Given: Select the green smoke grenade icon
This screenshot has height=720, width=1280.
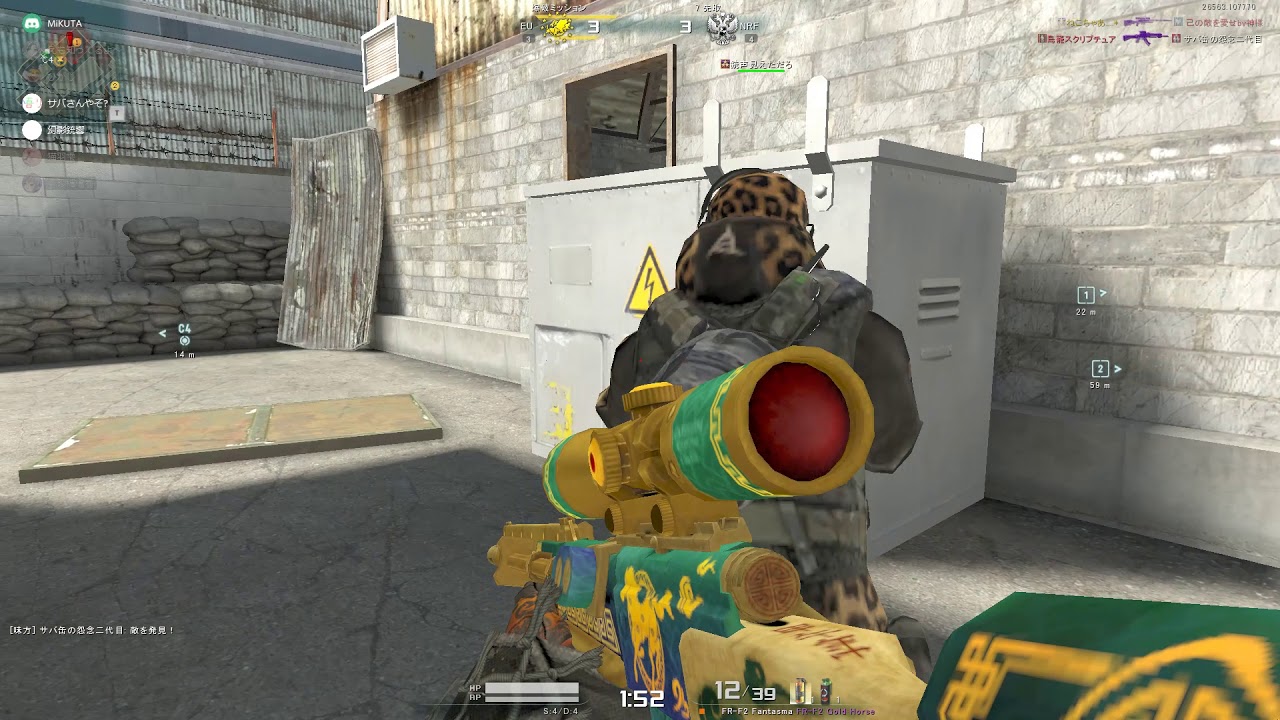Looking at the screenshot, I should (x=825, y=692).
